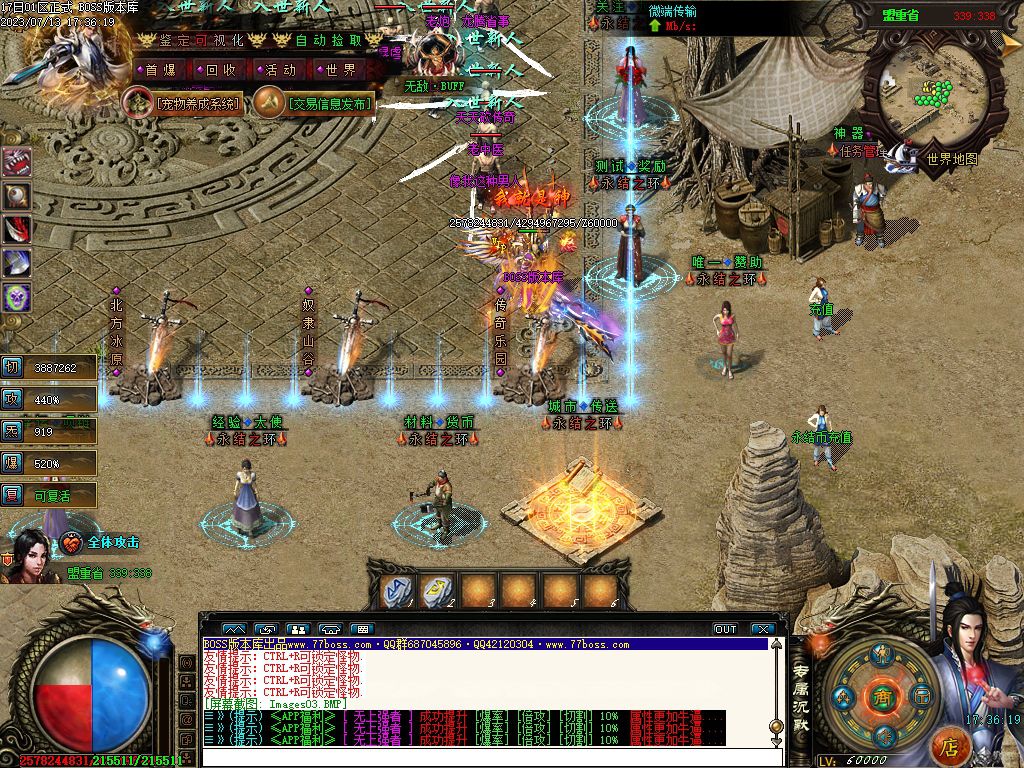Toggle 全体攻击 attack mode
The width and height of the screenshot is (1024, 768).
coord(112,542)
